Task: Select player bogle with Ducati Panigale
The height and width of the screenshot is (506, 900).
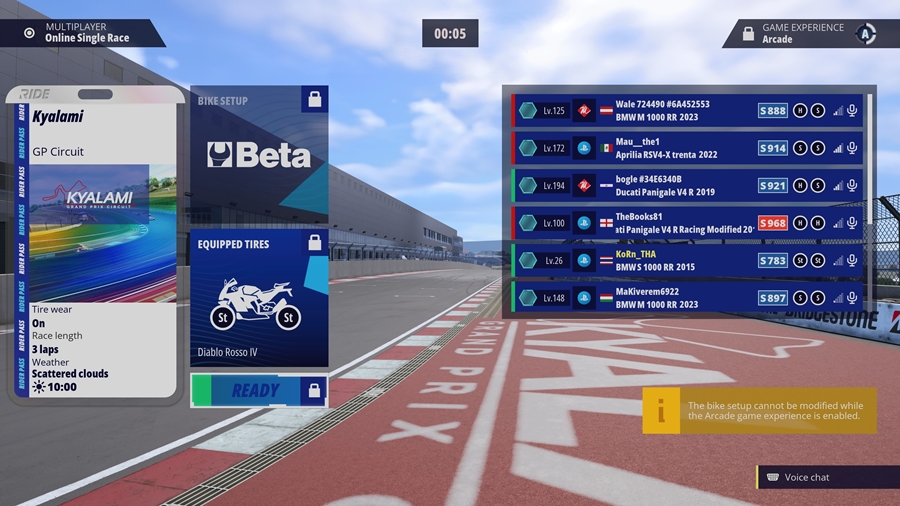Action: (688, 185)
